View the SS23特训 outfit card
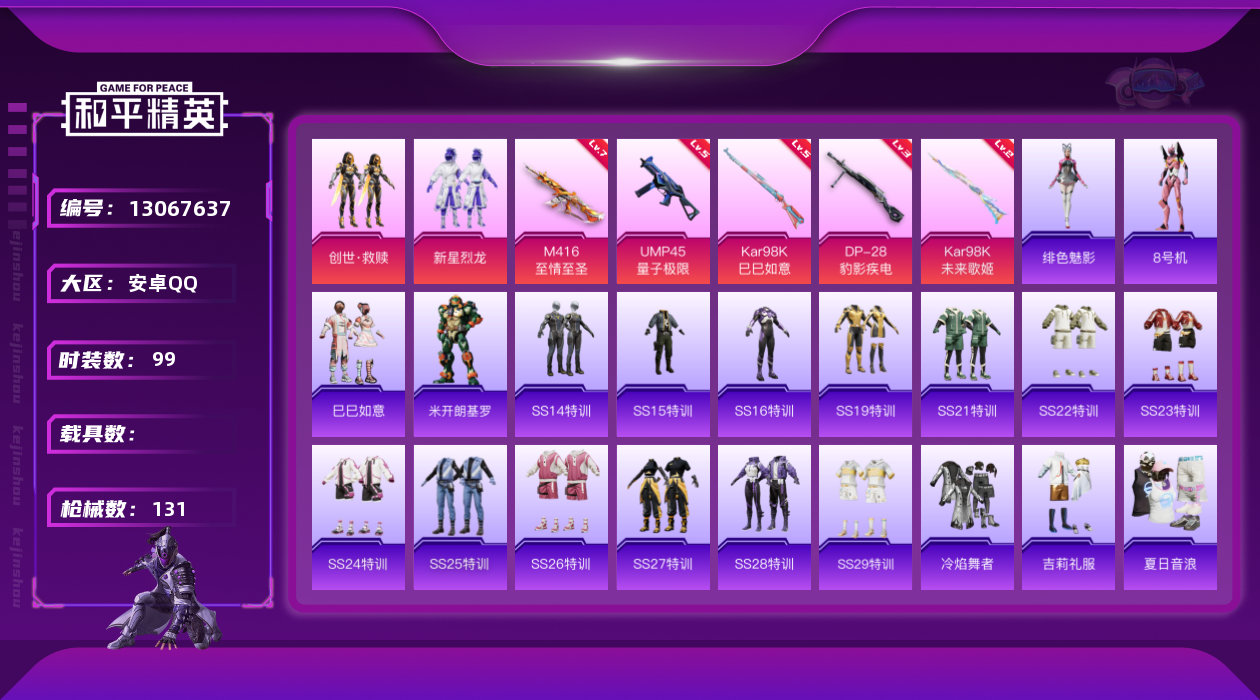Image resolution: width=1260 pixels, height=700 pixels. click(1170, 364)
